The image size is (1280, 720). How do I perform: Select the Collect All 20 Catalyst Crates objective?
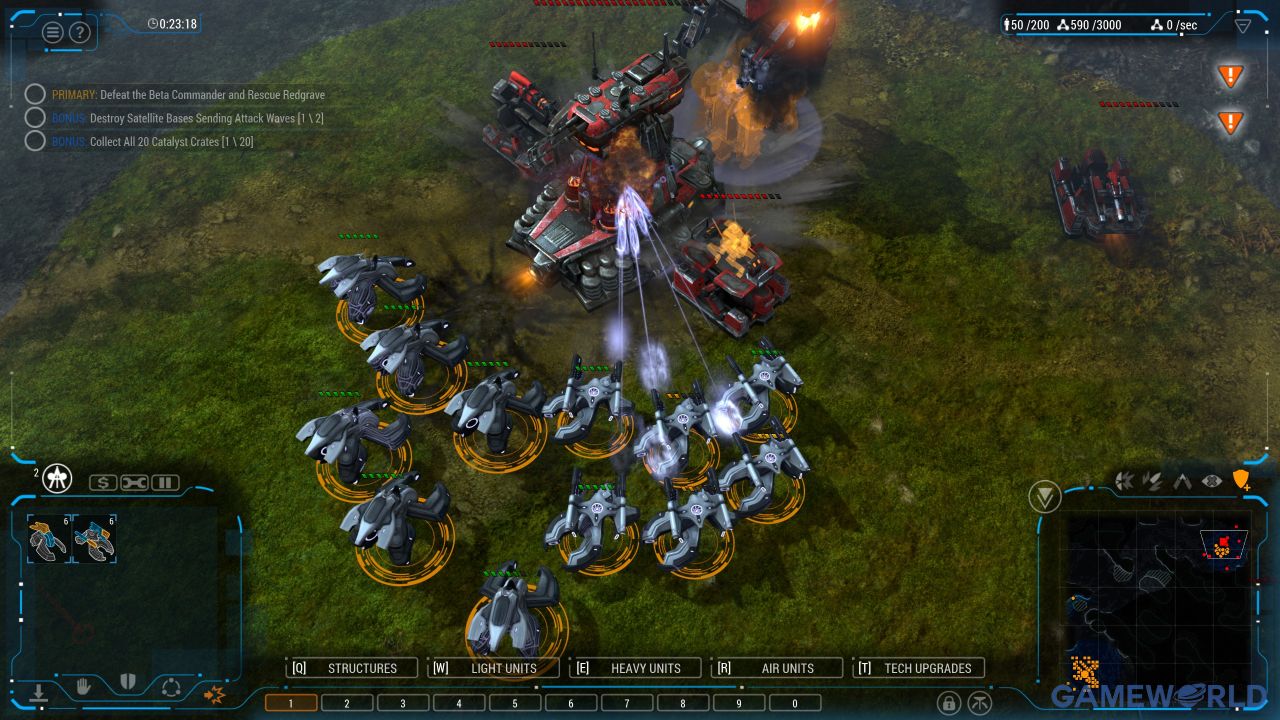pyautogui.click(x=171, y=142)
